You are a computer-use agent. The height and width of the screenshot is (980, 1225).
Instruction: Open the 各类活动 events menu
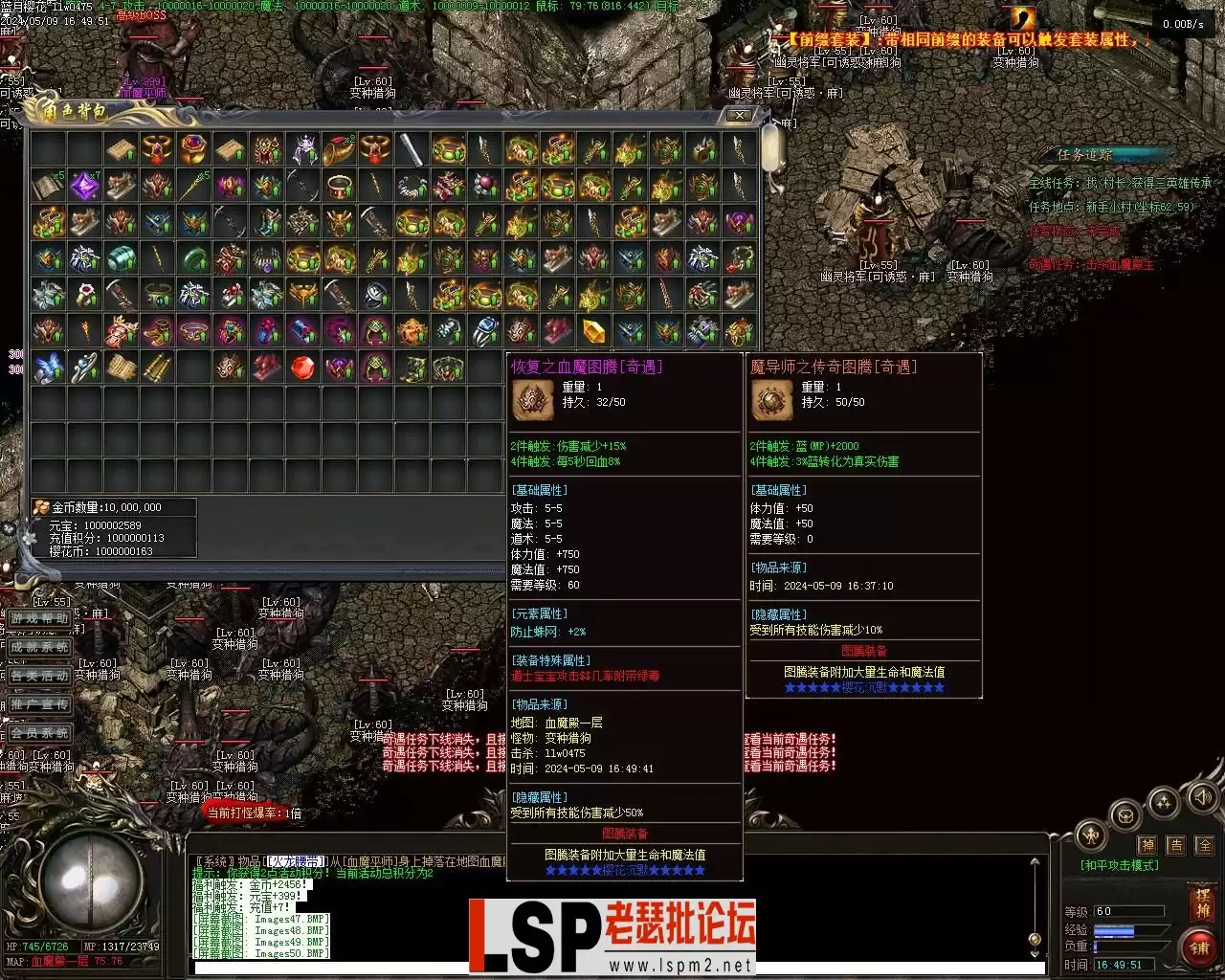click(40, 676)
